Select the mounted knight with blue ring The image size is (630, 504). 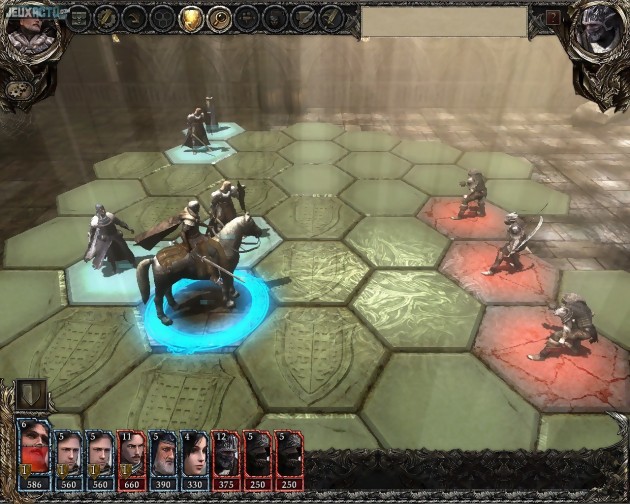pos(200,270)
